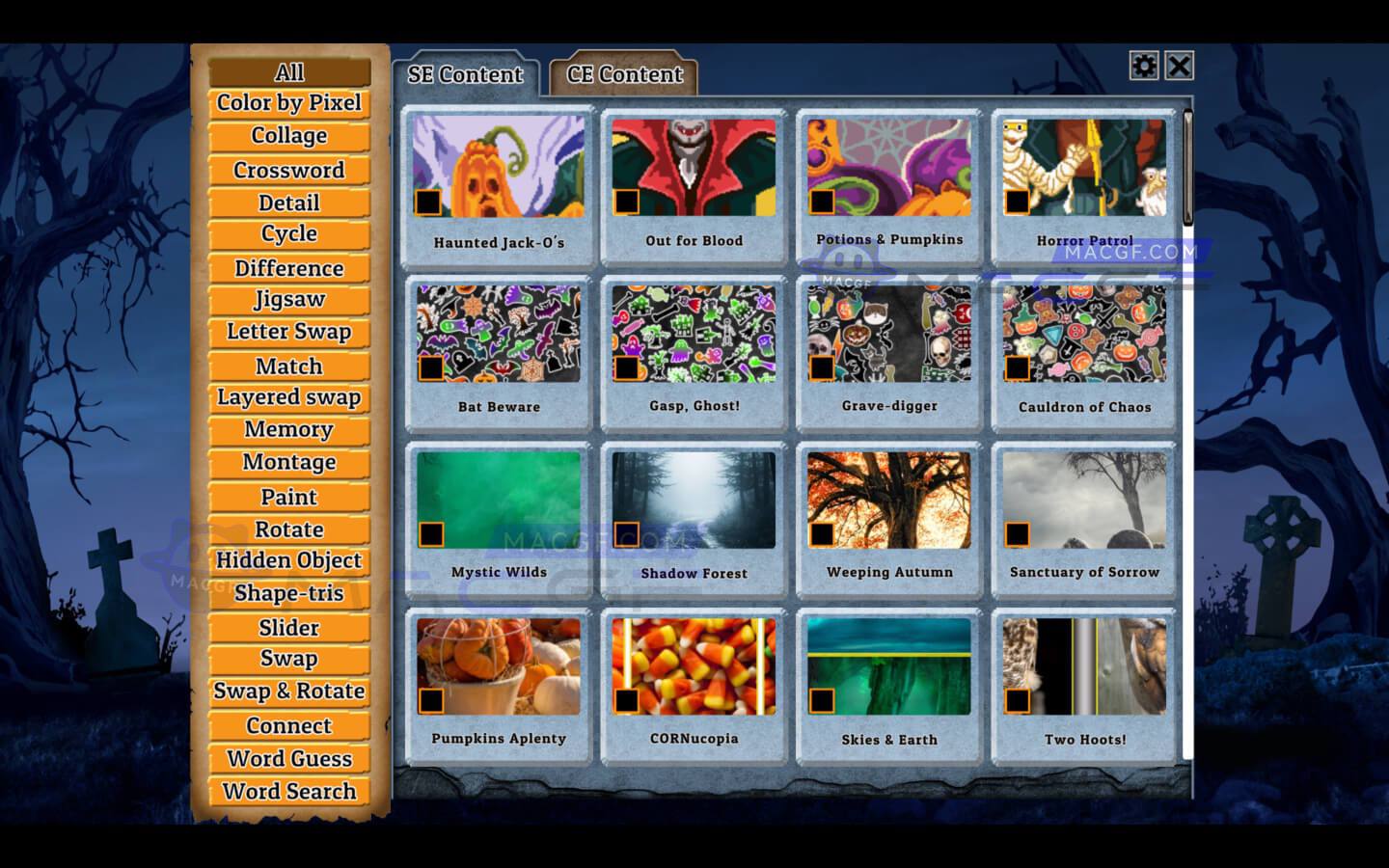1389x868 pixels.
Task: Click the Hidden Object category
Action: (288, 560)
